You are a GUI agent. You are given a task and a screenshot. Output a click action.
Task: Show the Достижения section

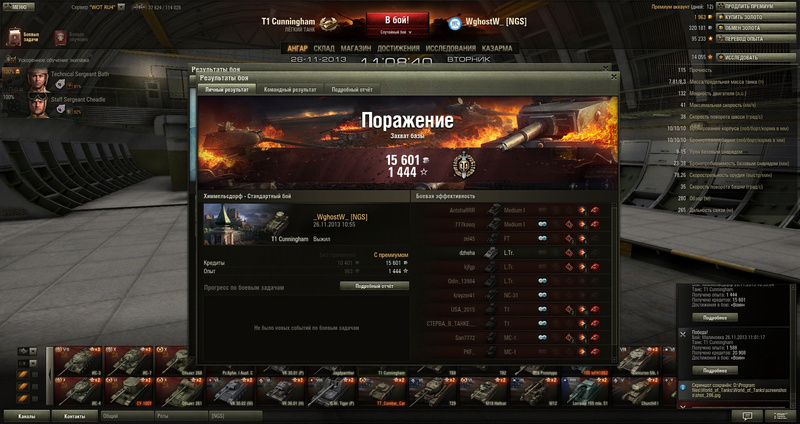tap(399, 47)
